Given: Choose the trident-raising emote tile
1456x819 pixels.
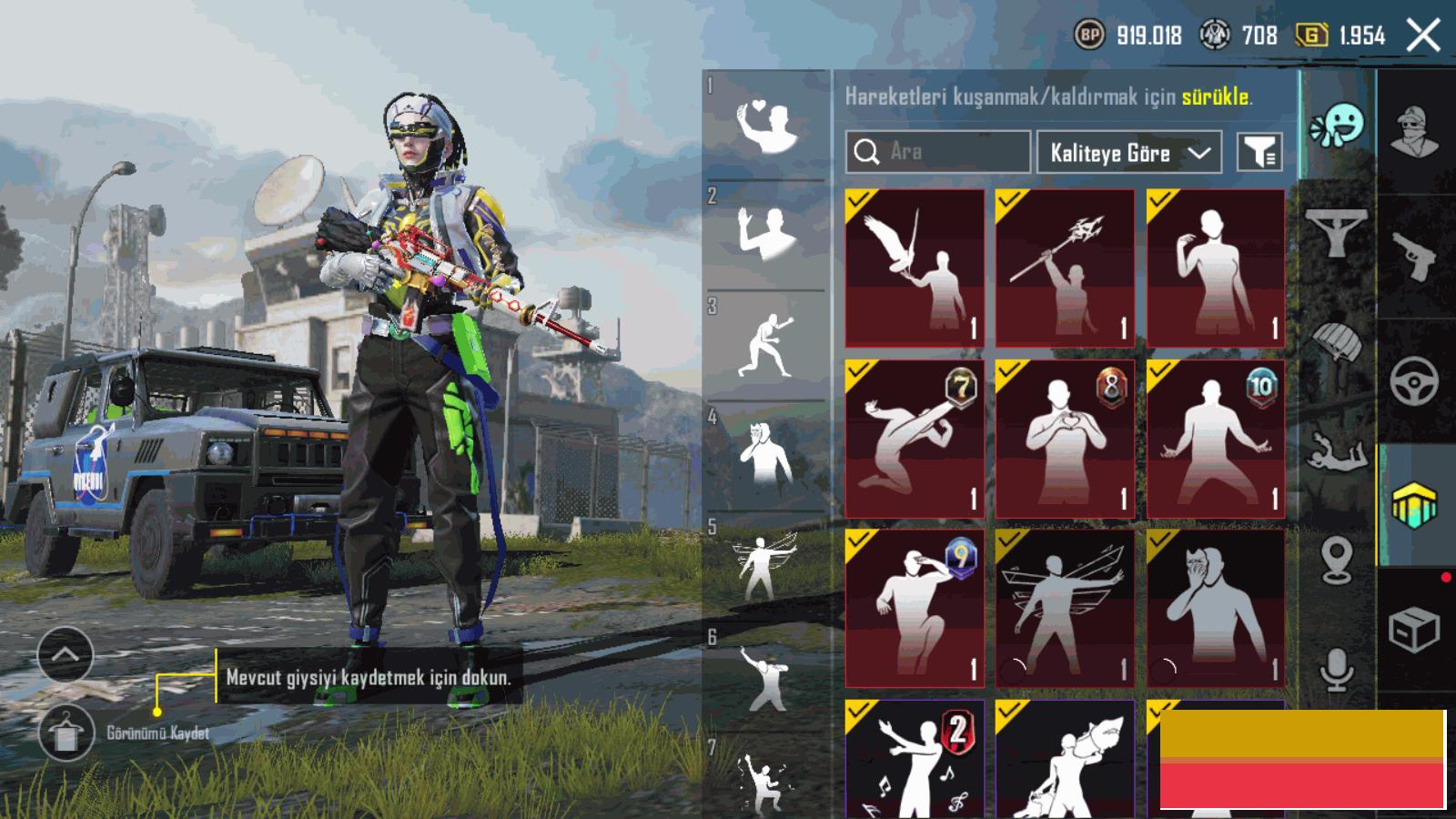Looking at the screenshot, I should [1065, 268].
